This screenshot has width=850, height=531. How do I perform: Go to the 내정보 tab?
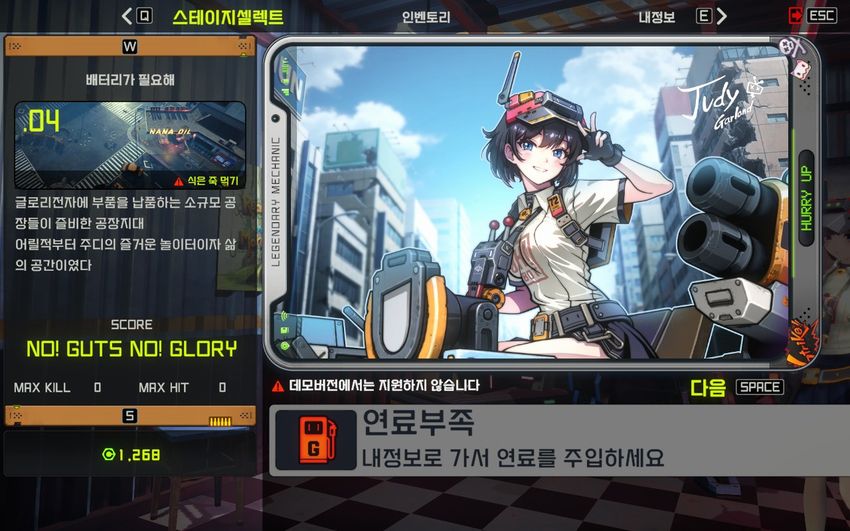[x=657, y=17]
